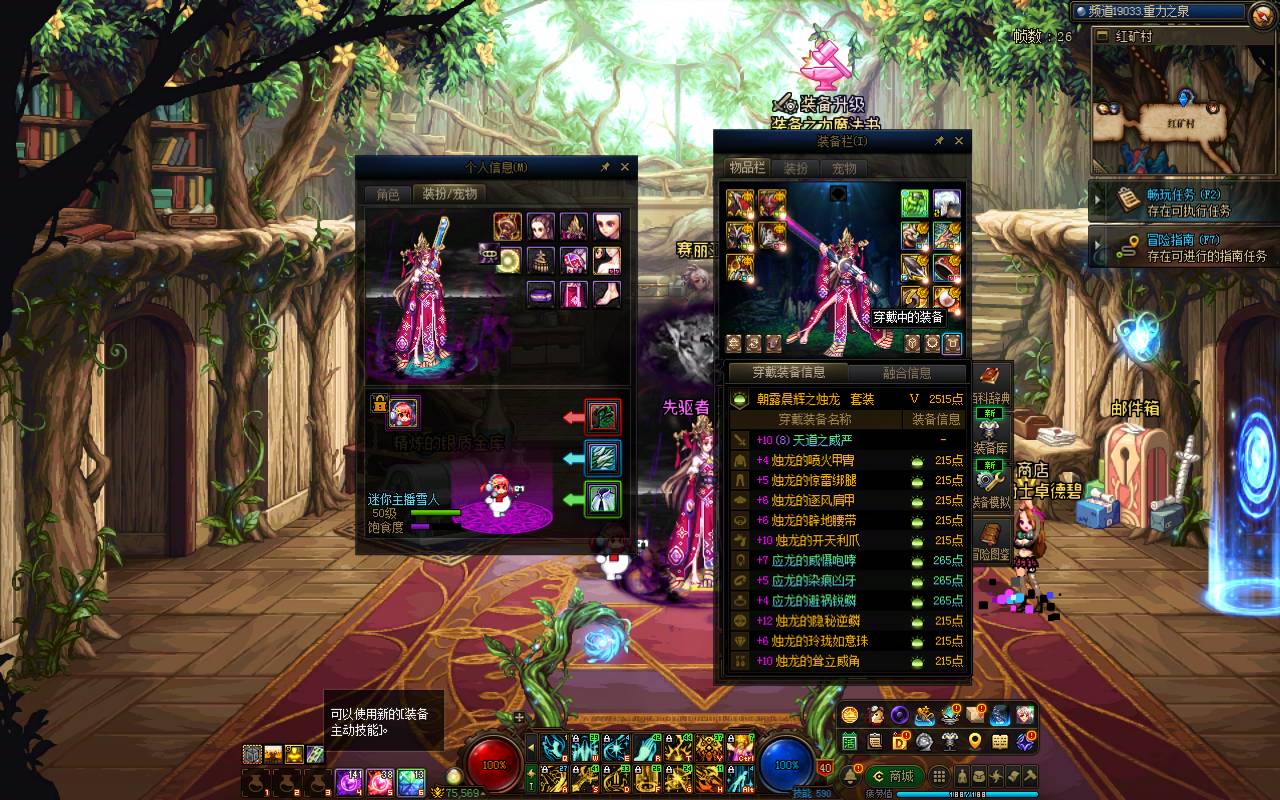Screen dimensions: 1280x800
Task: Open the 商城 shop button
Action: (x=893, y=776)
